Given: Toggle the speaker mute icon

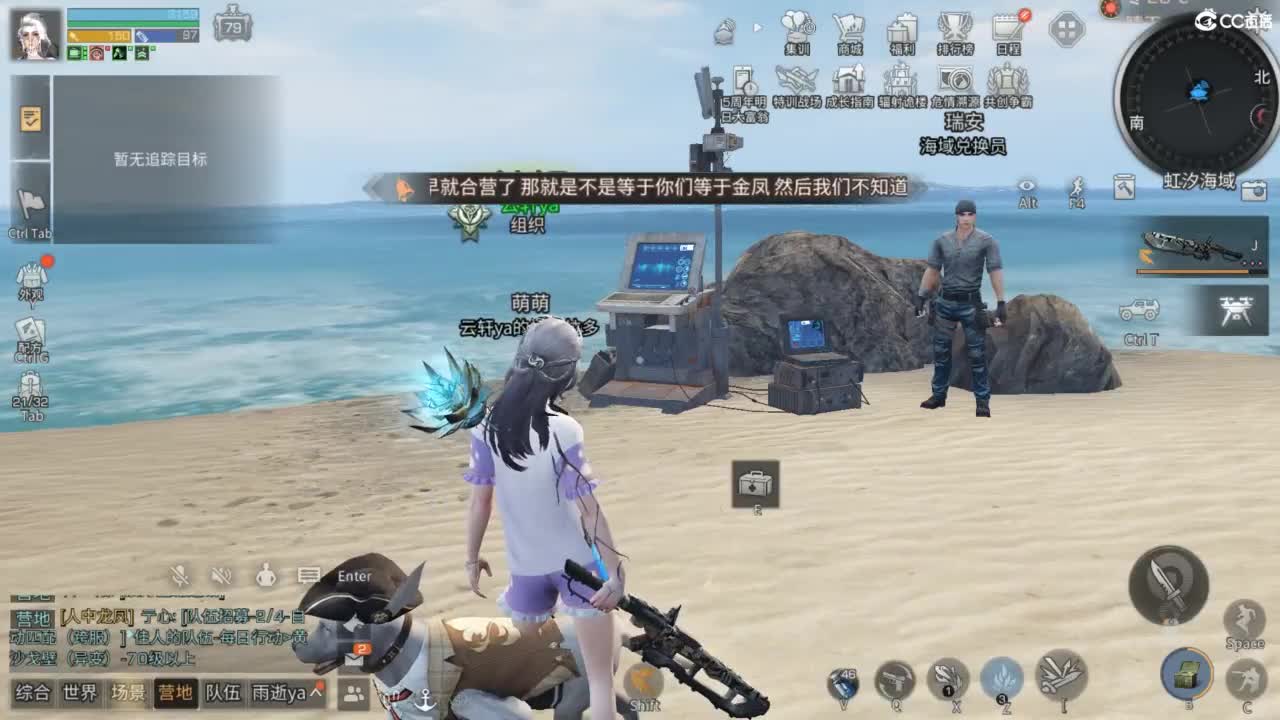Looking at the screenshot, I should pos(220,575).
